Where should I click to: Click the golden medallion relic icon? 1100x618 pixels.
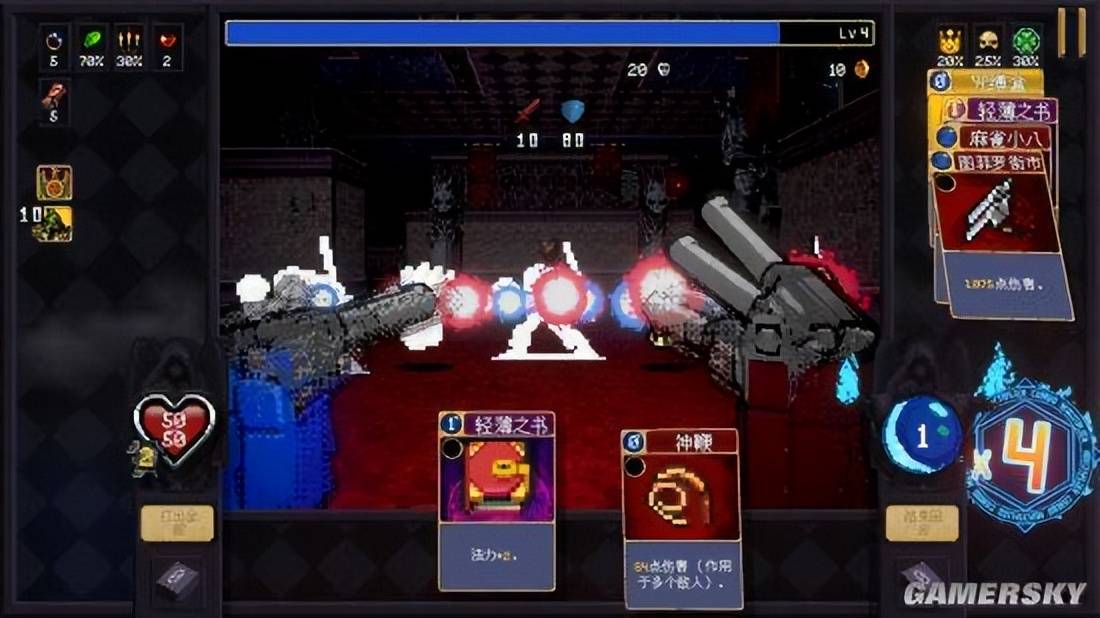click(54, 182)
